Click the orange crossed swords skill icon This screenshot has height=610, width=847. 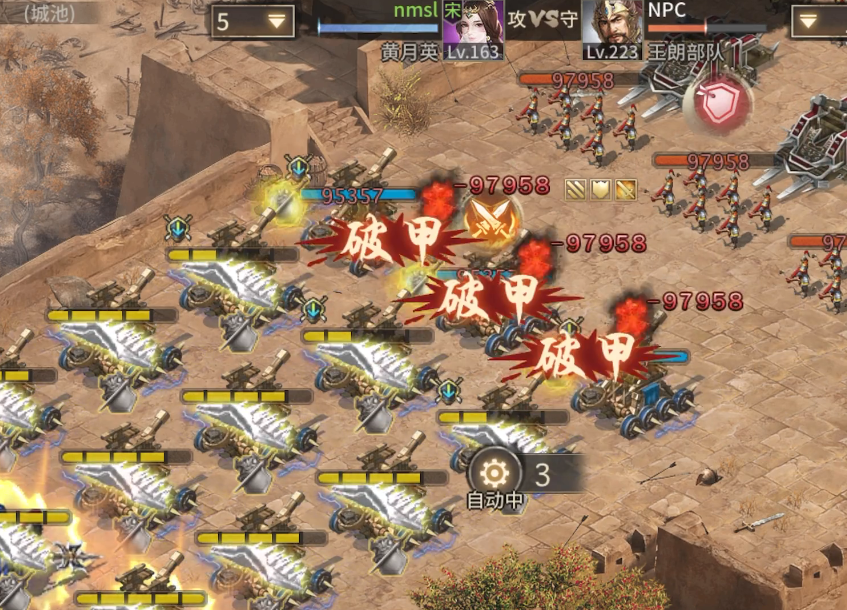[x=491, y=222]
